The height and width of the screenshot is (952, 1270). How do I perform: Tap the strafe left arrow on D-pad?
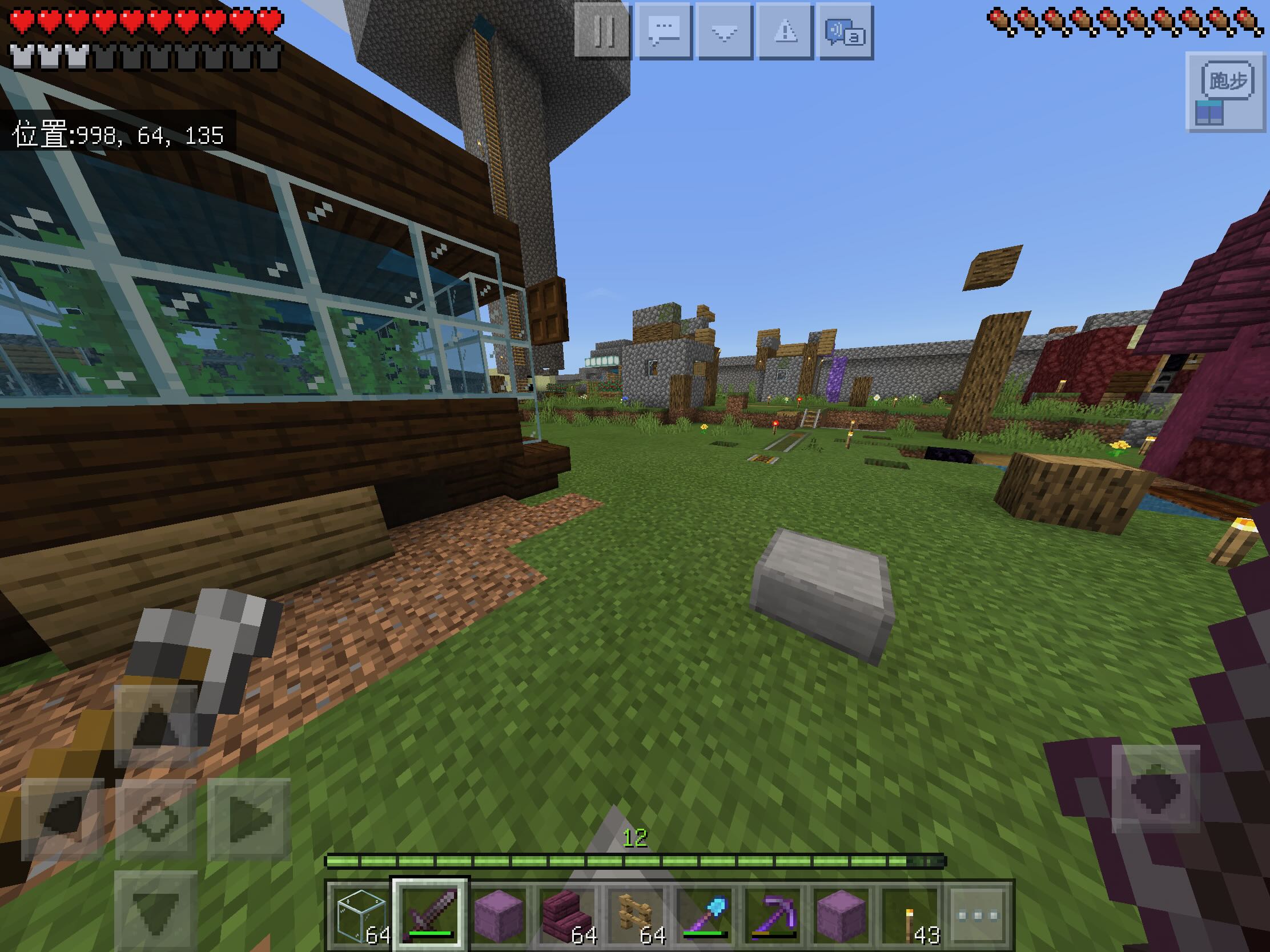[63, 819]
